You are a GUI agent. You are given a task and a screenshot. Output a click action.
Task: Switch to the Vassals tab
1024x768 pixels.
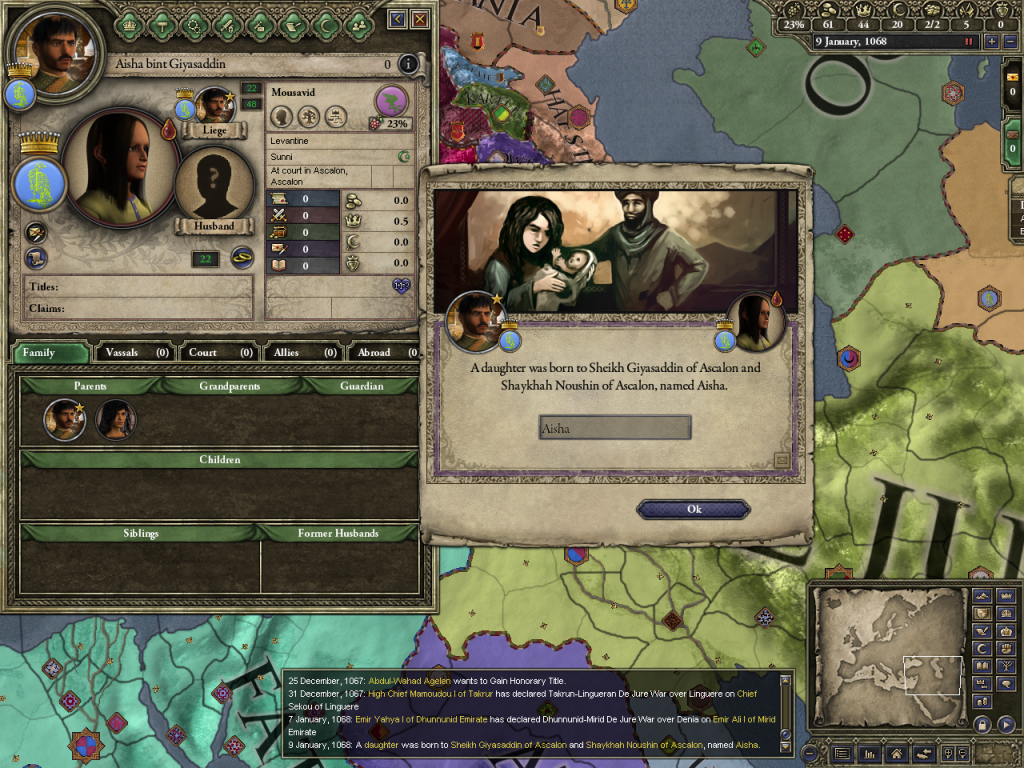[x=134, y=352]
